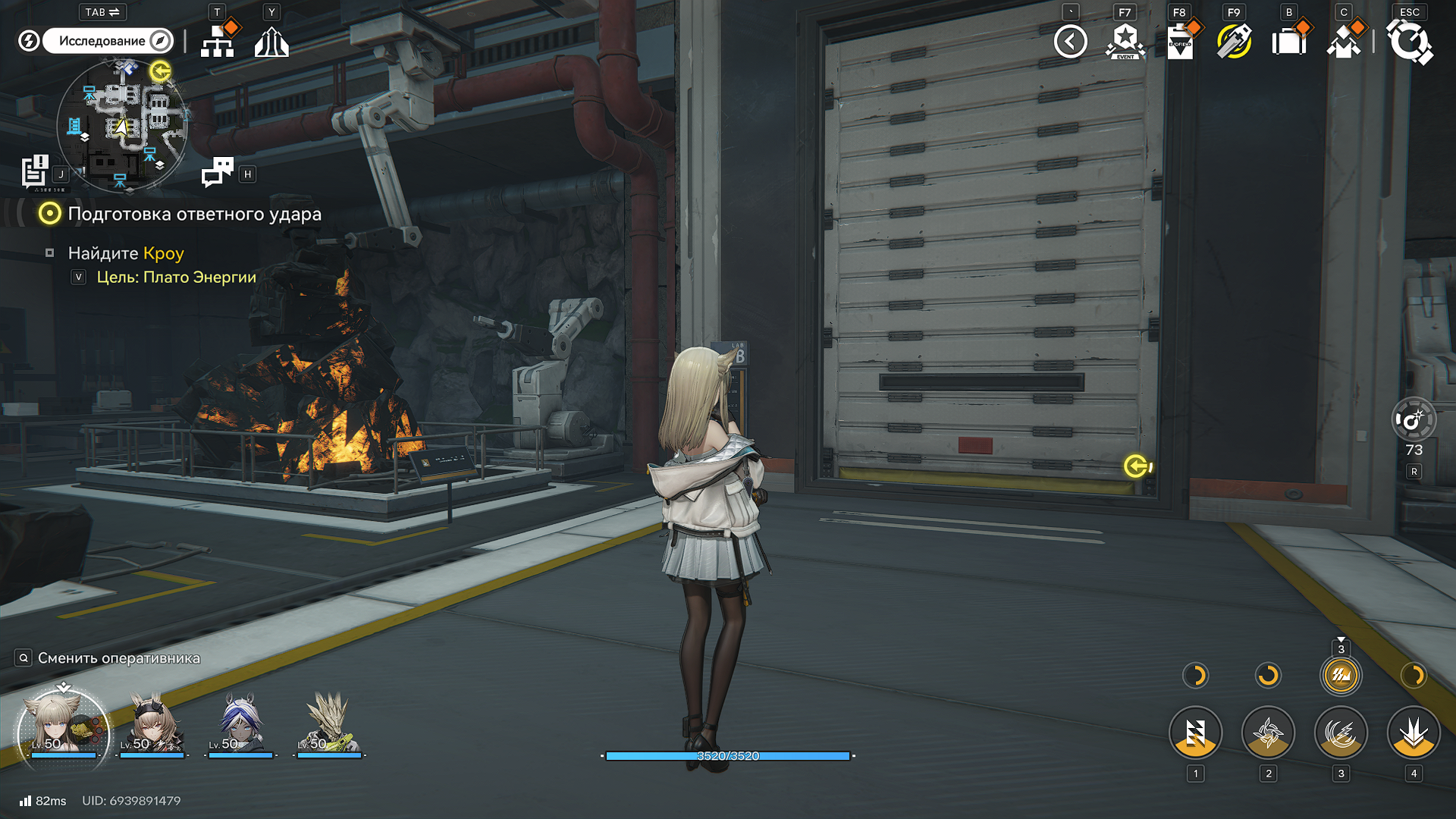
Task: Open the suitcase inventory
Action: (1288, 42)
